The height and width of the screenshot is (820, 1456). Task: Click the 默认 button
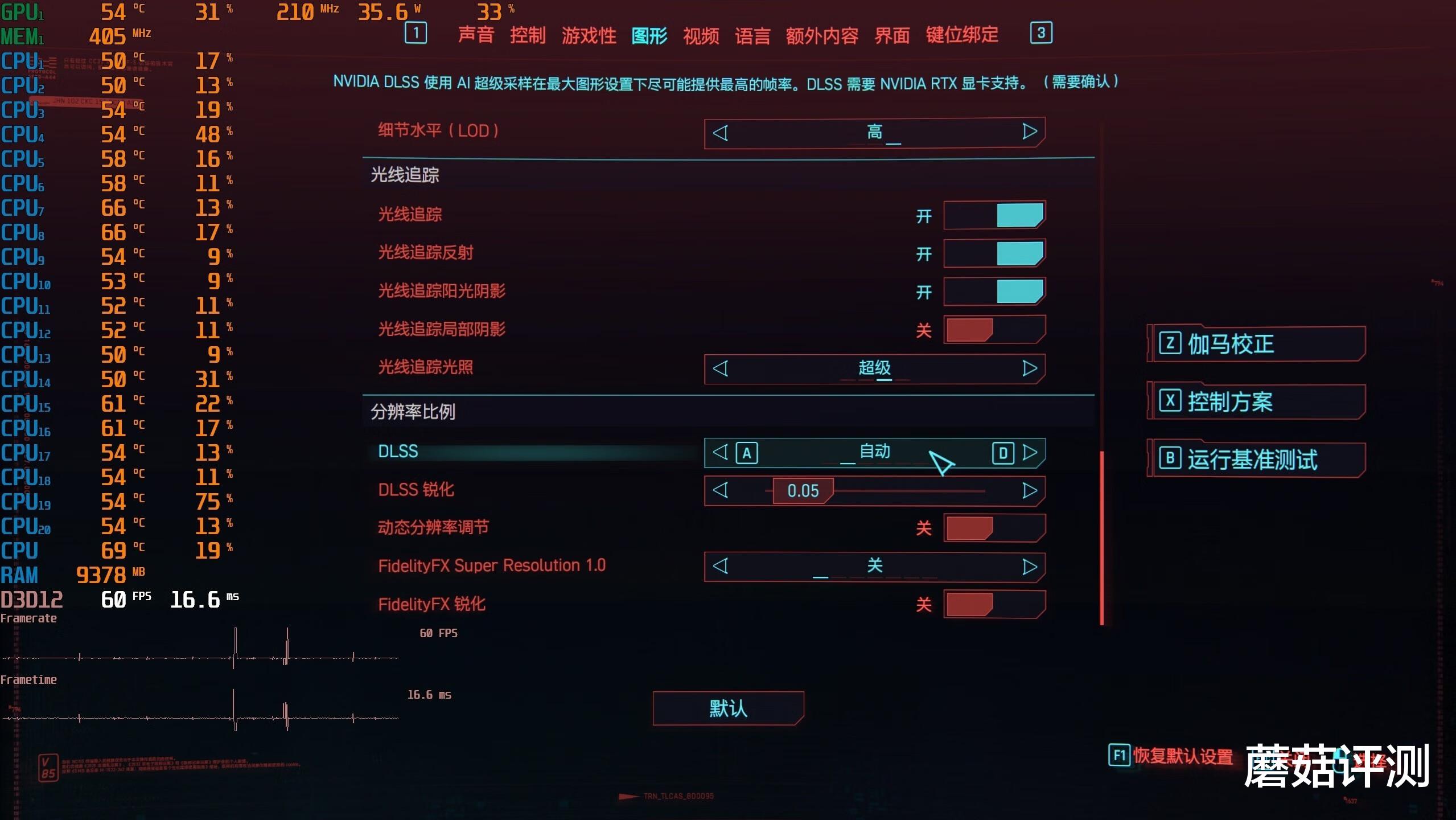coord(727,708)
